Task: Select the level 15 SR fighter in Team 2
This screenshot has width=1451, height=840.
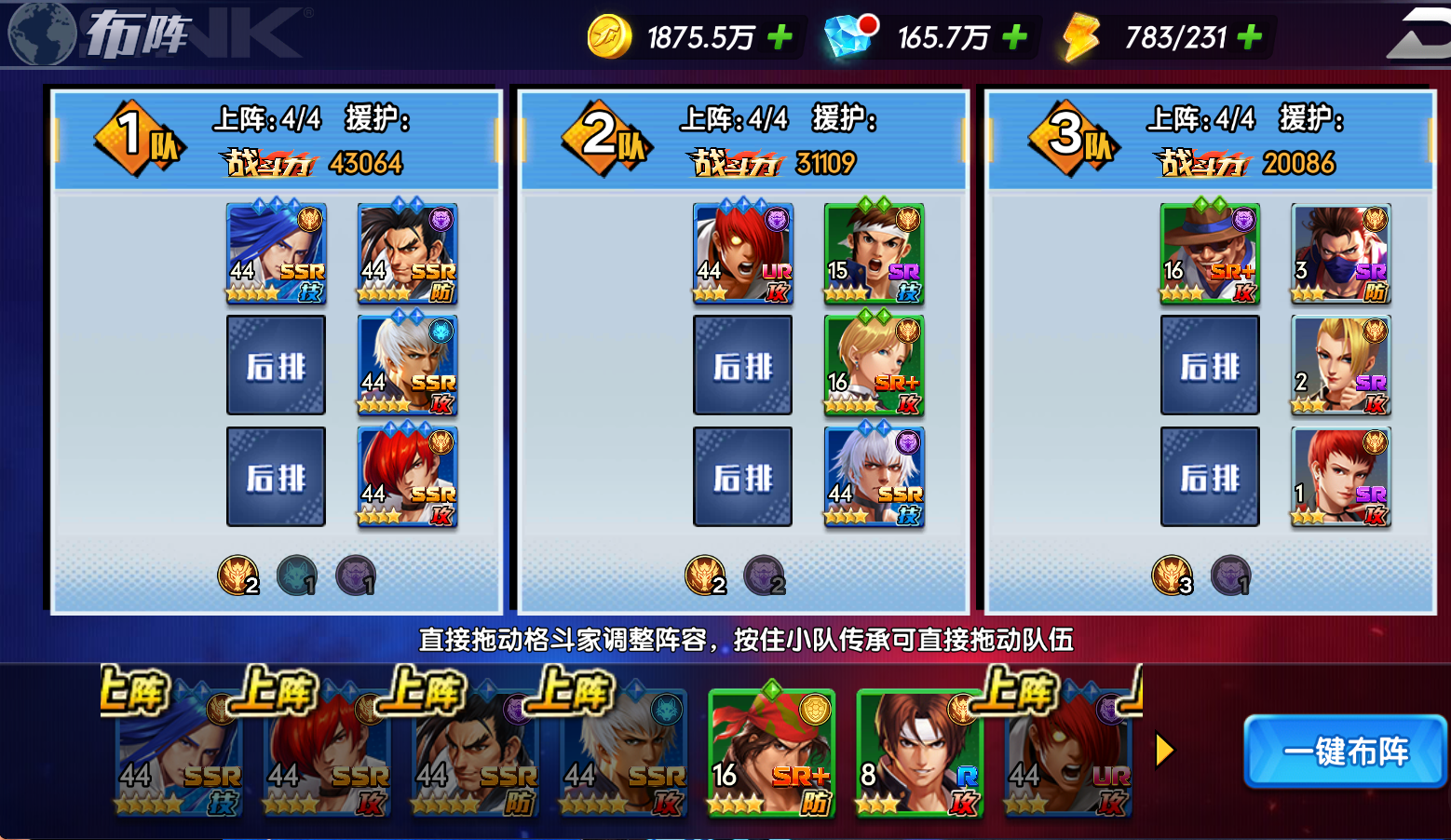Action: (874, 253)
